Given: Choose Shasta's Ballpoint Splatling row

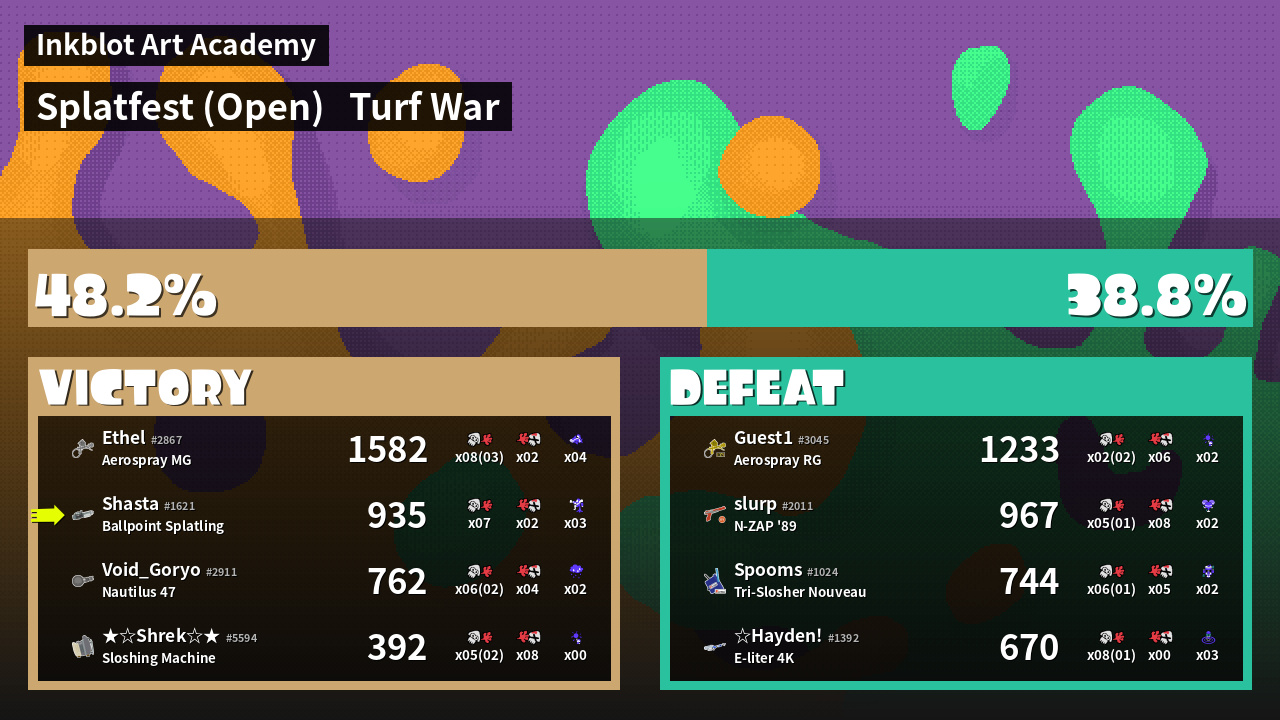Looking at the screenshot, I should tap(324, 515).
